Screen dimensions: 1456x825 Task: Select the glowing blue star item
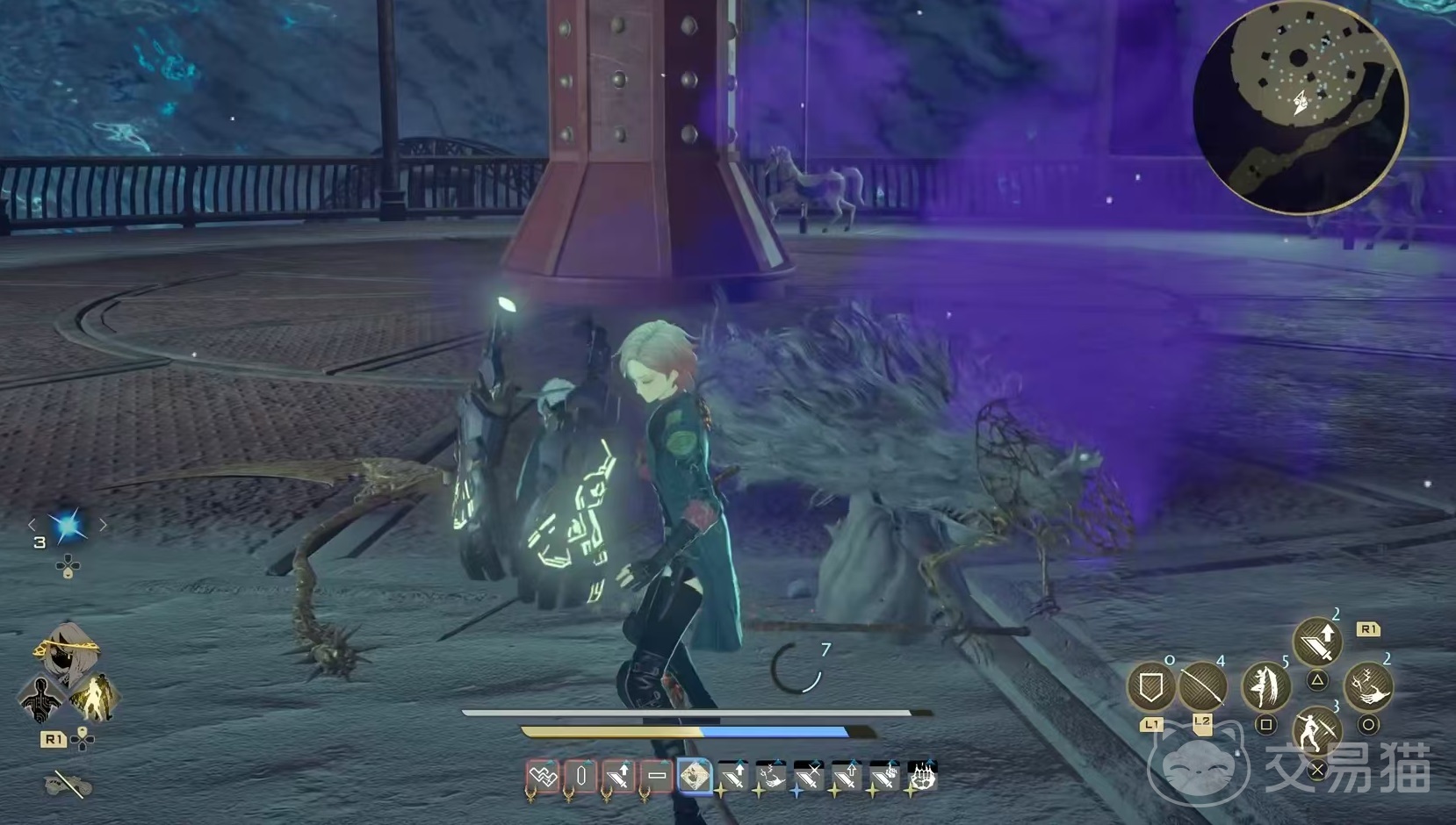coord(68,525)
